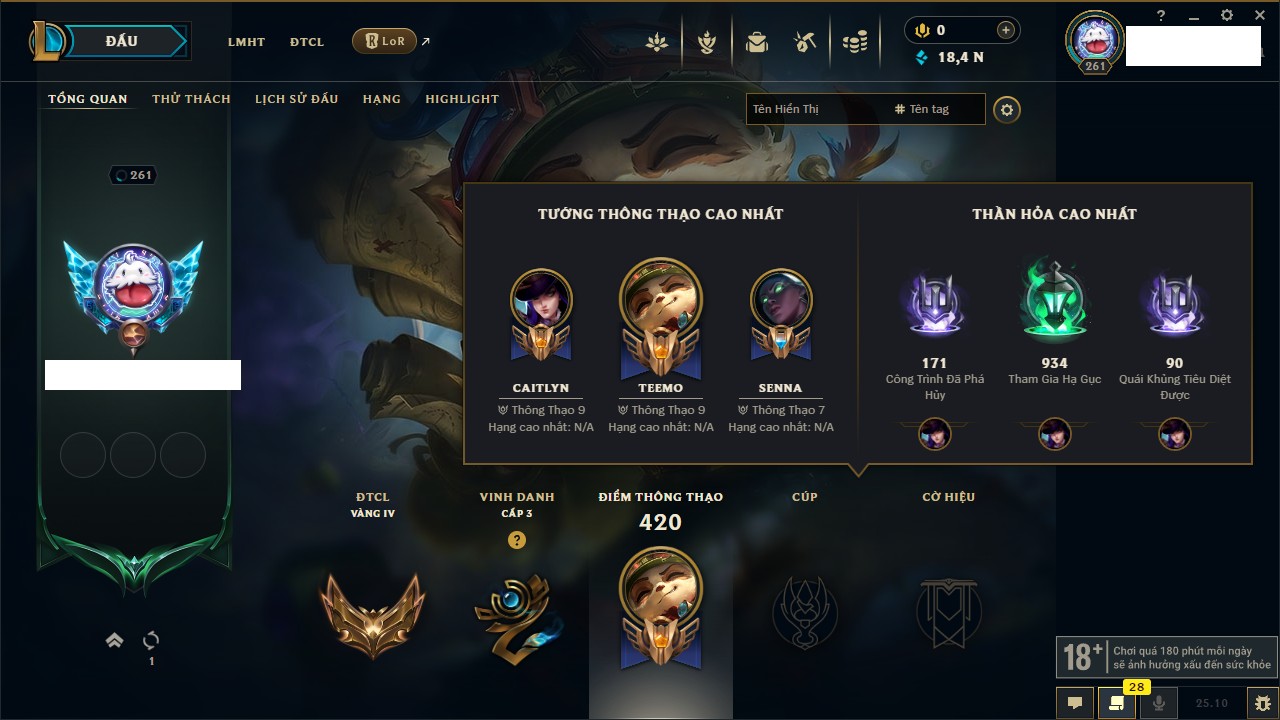Select the HẠNG tab
1280x720 pixels.
point(381,99)
